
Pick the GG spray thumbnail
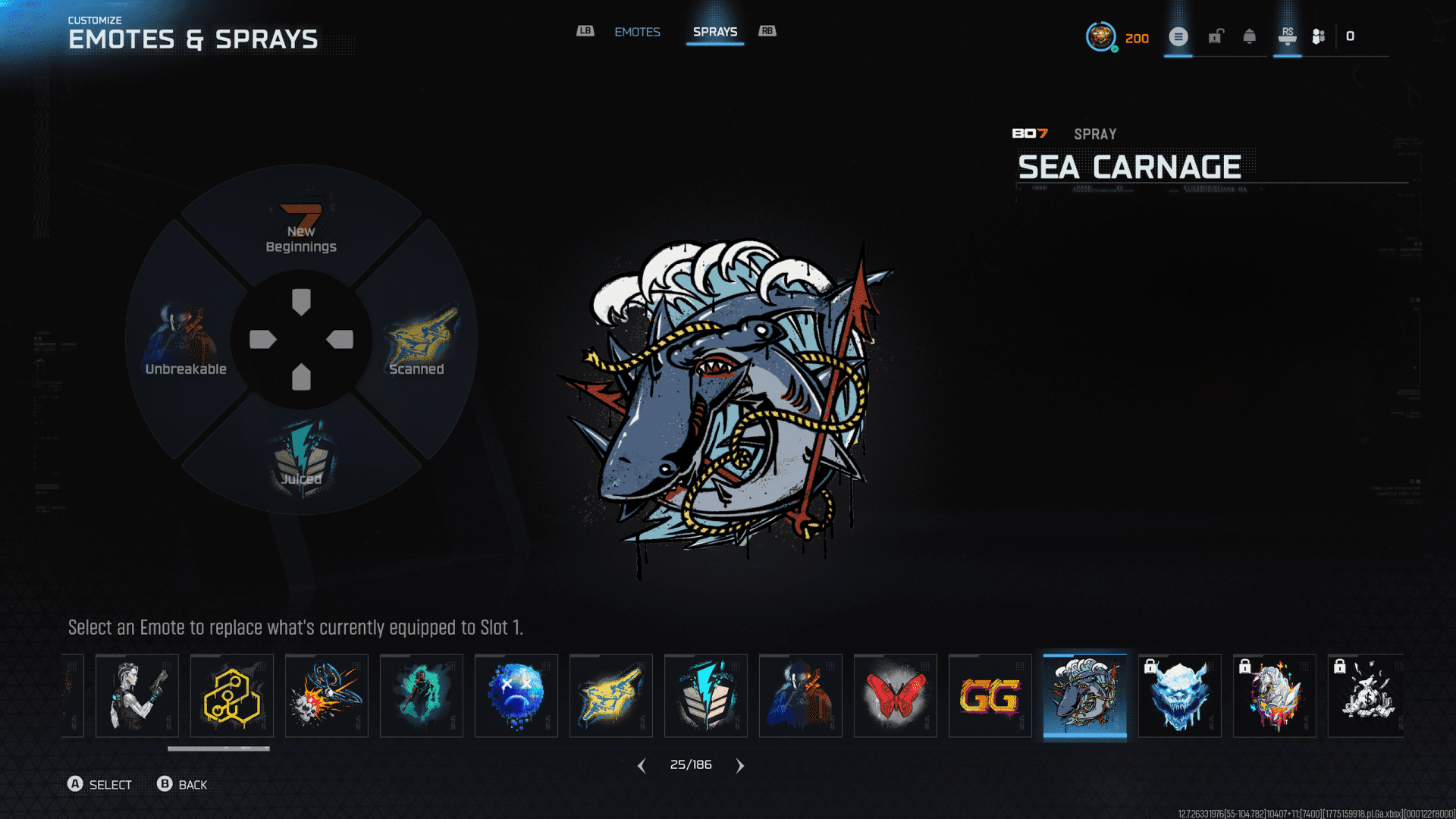[x=990, y=695]
